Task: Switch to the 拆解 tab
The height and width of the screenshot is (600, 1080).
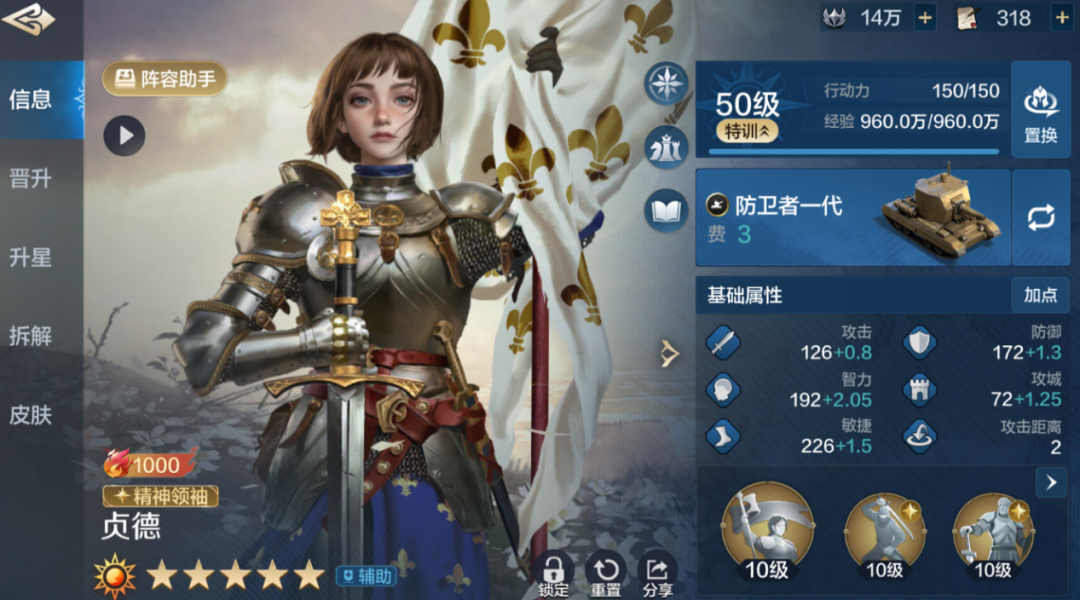Action: tap(31, 335)
